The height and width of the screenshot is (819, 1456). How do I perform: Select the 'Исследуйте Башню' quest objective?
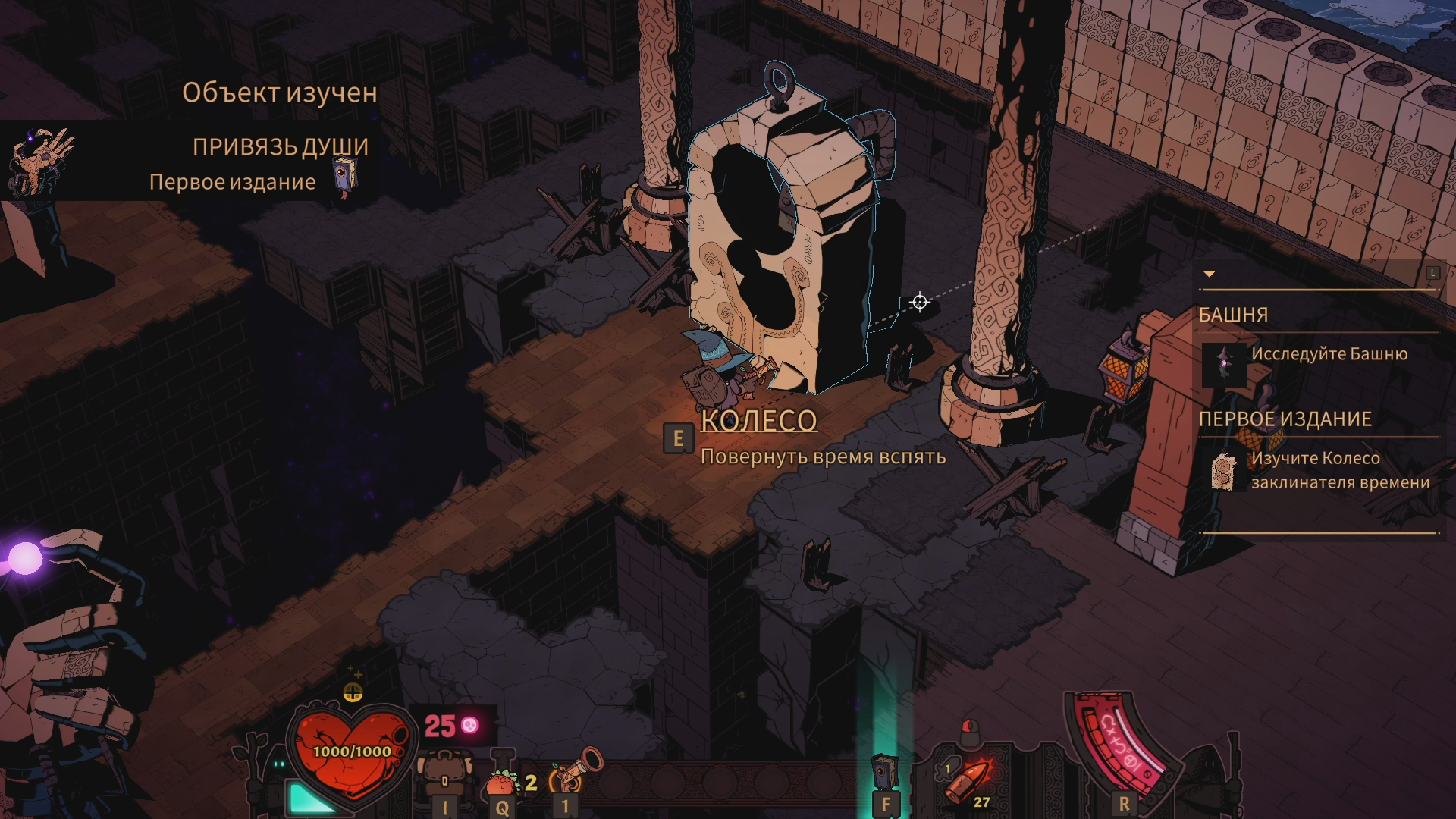(1329, 354)
